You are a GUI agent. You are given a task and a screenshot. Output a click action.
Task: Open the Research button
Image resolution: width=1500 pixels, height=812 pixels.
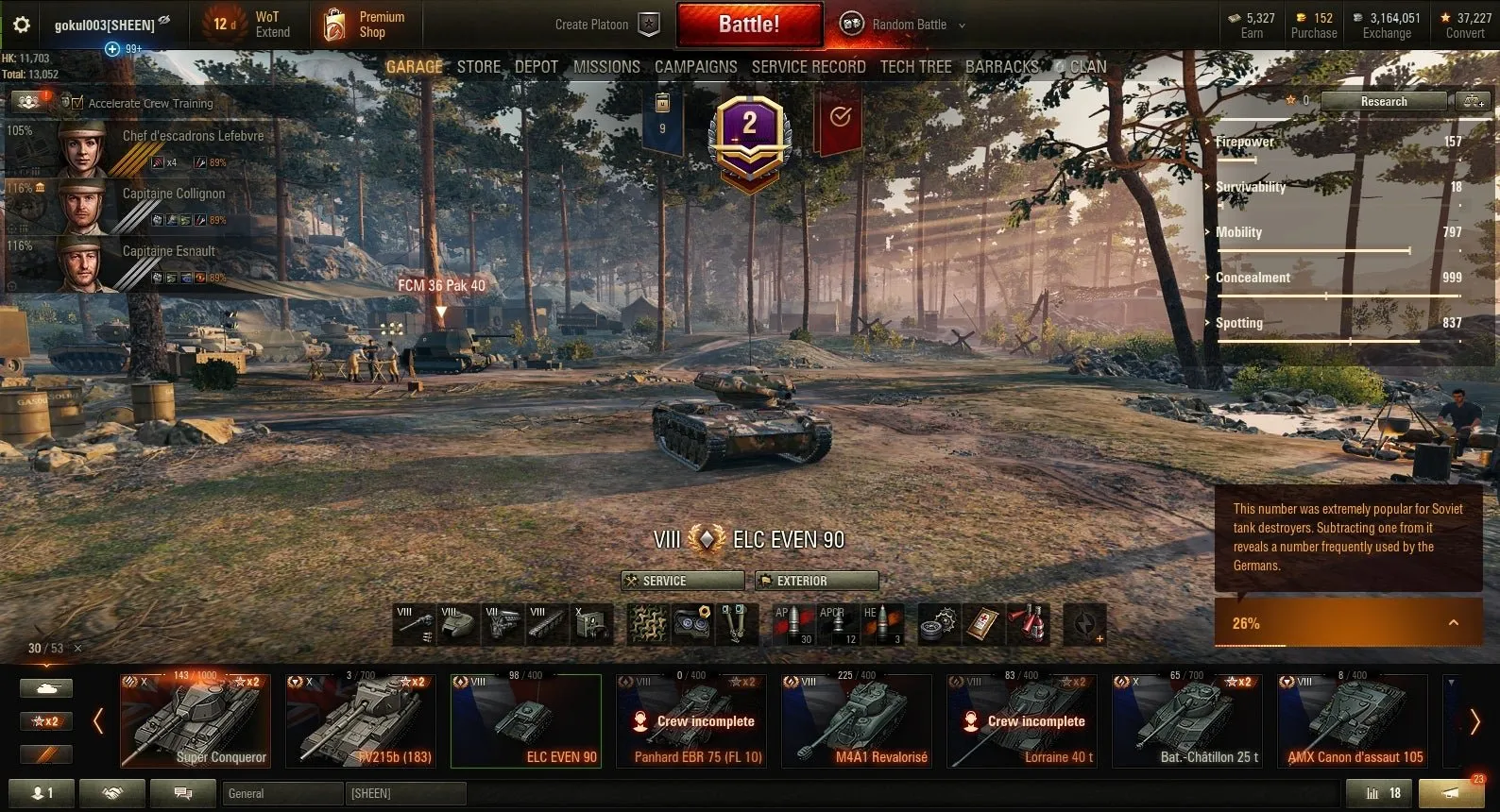(1383, 101)
